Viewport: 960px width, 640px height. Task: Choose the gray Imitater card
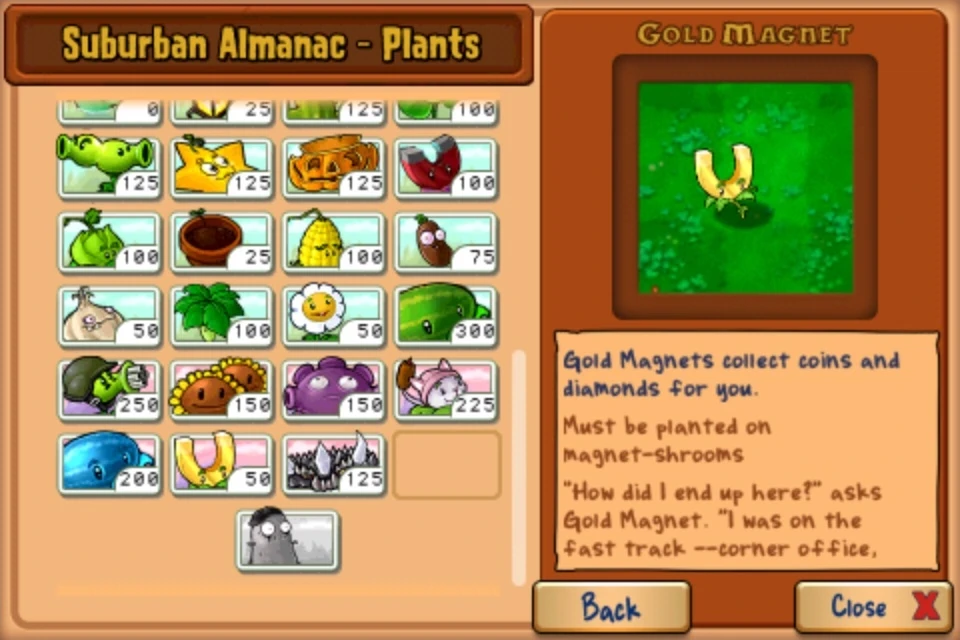tap(288, 540)
